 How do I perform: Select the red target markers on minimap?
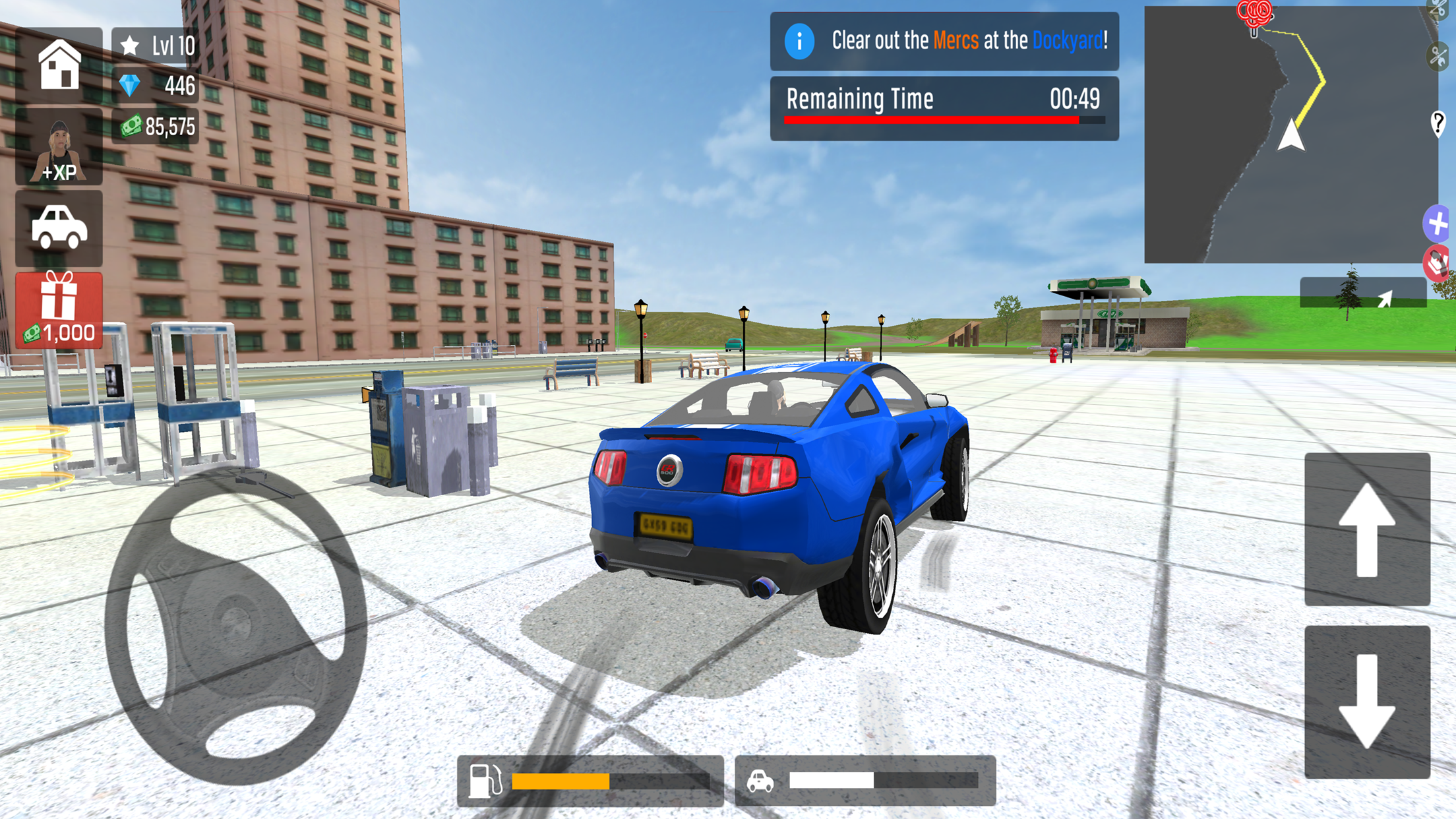coord(1254,13)
